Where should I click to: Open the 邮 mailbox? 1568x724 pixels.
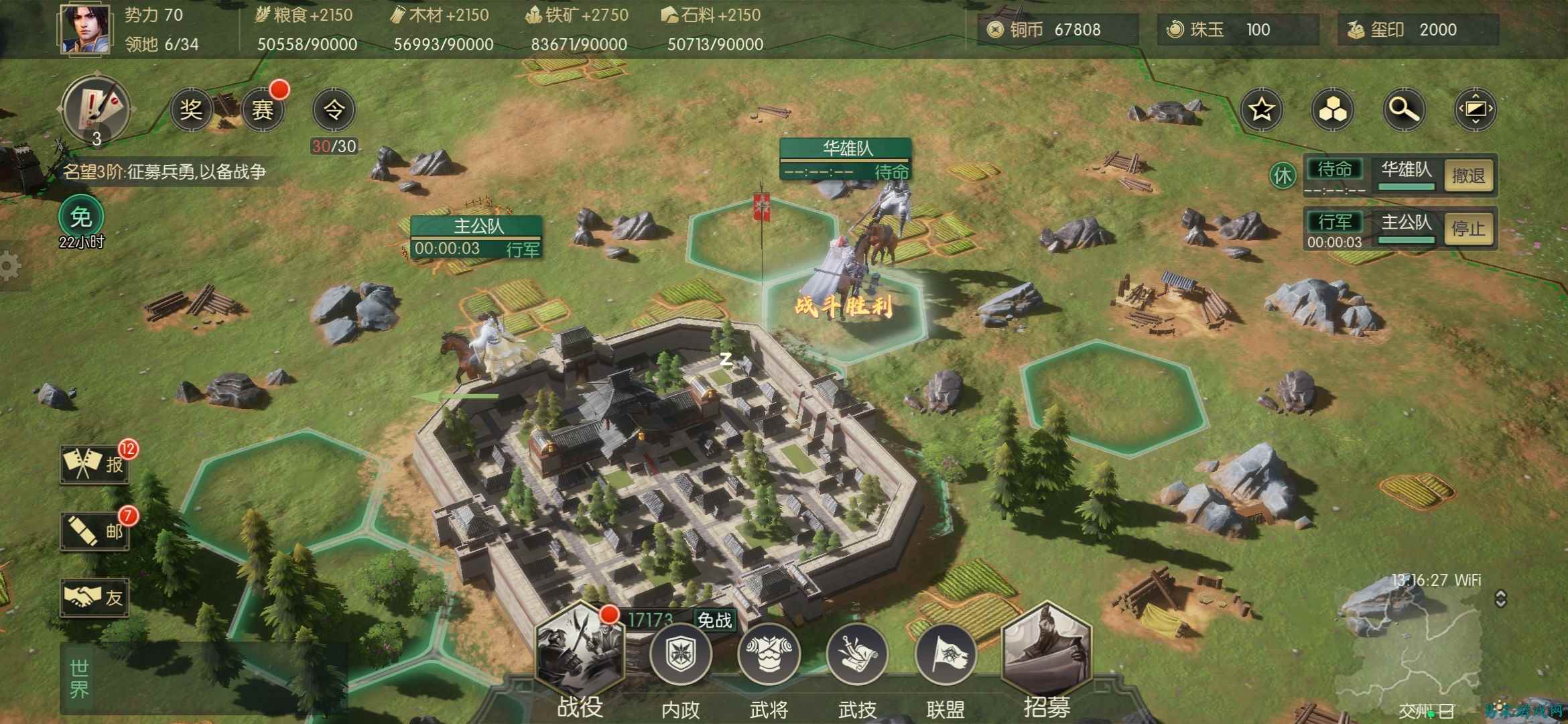point(94,531)
